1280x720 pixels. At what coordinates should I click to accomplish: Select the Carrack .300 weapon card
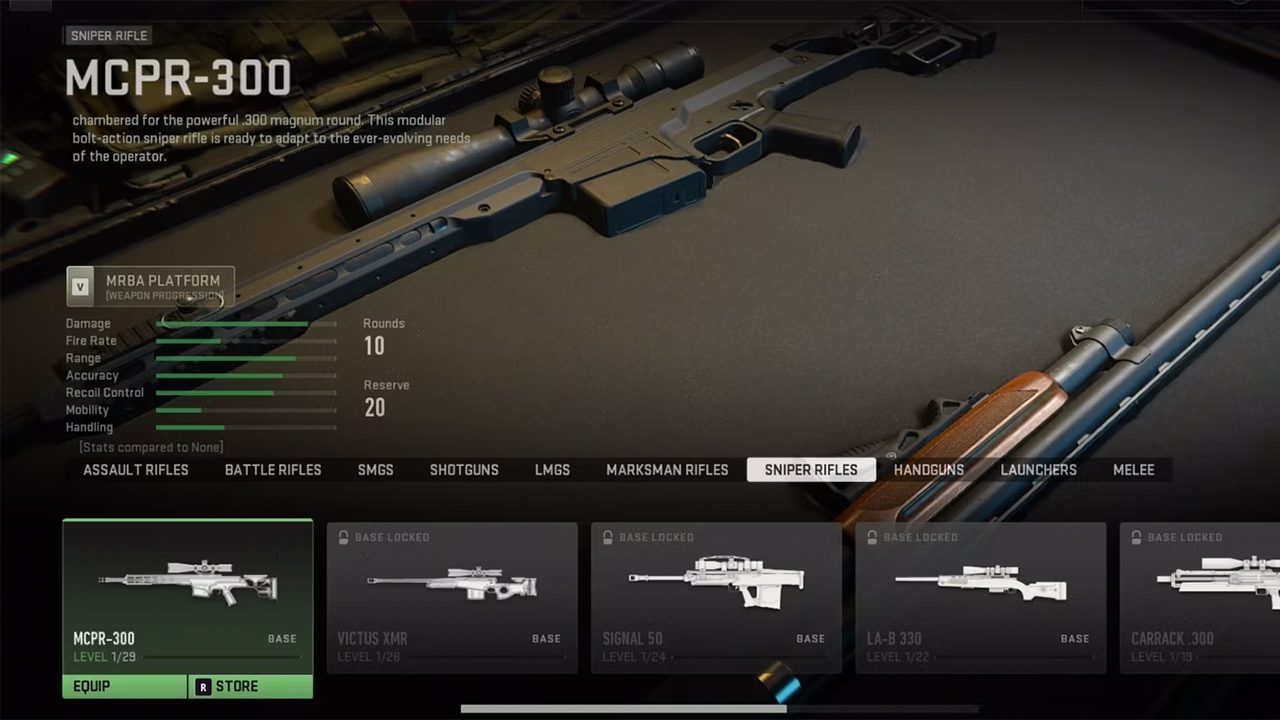click(x=1200, y=597)
